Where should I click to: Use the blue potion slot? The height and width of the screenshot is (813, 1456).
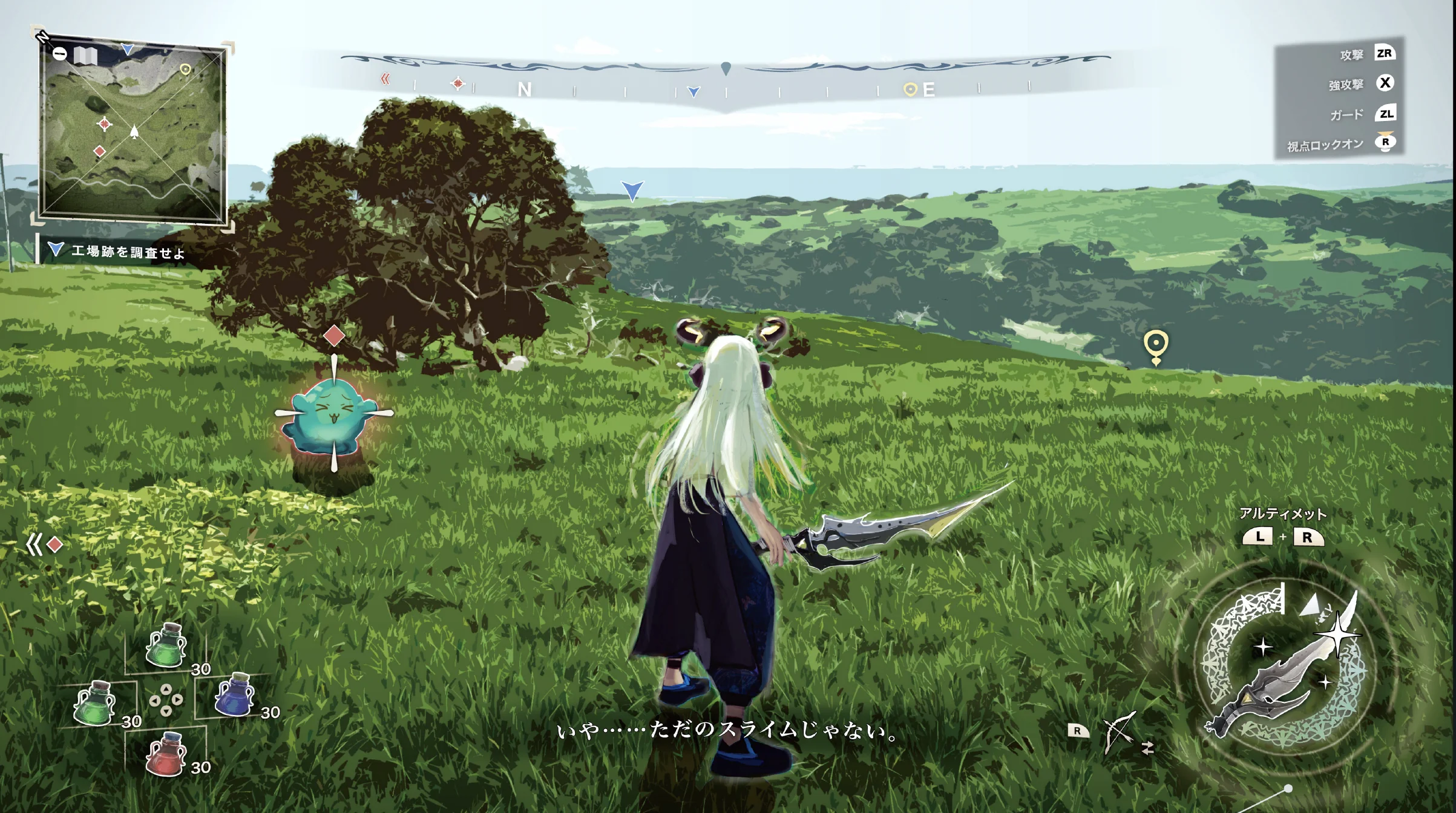tap(235, 694)
